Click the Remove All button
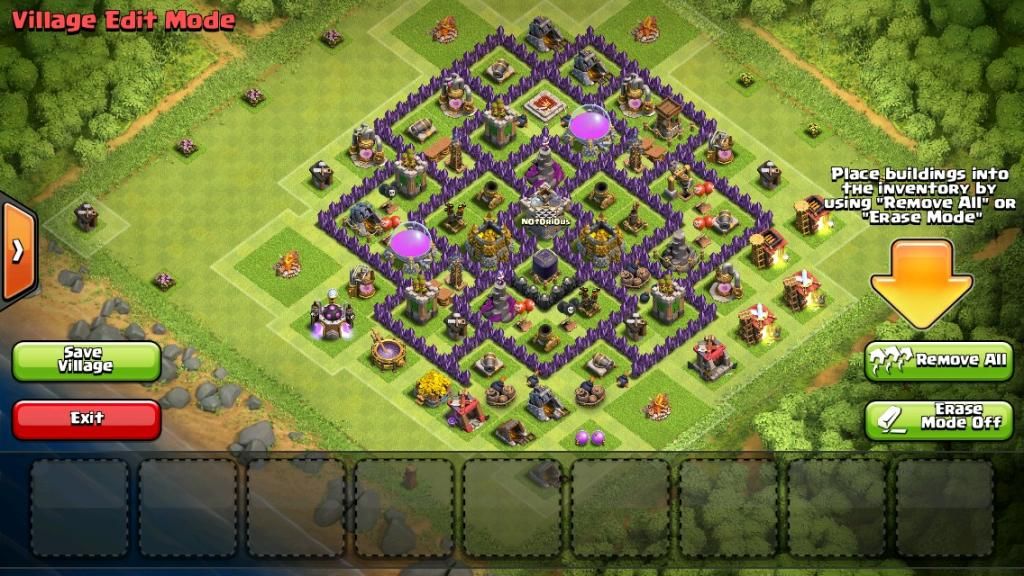Image resolution: width=1024 pixels, height=576 pixels. (x=939, y=360)
